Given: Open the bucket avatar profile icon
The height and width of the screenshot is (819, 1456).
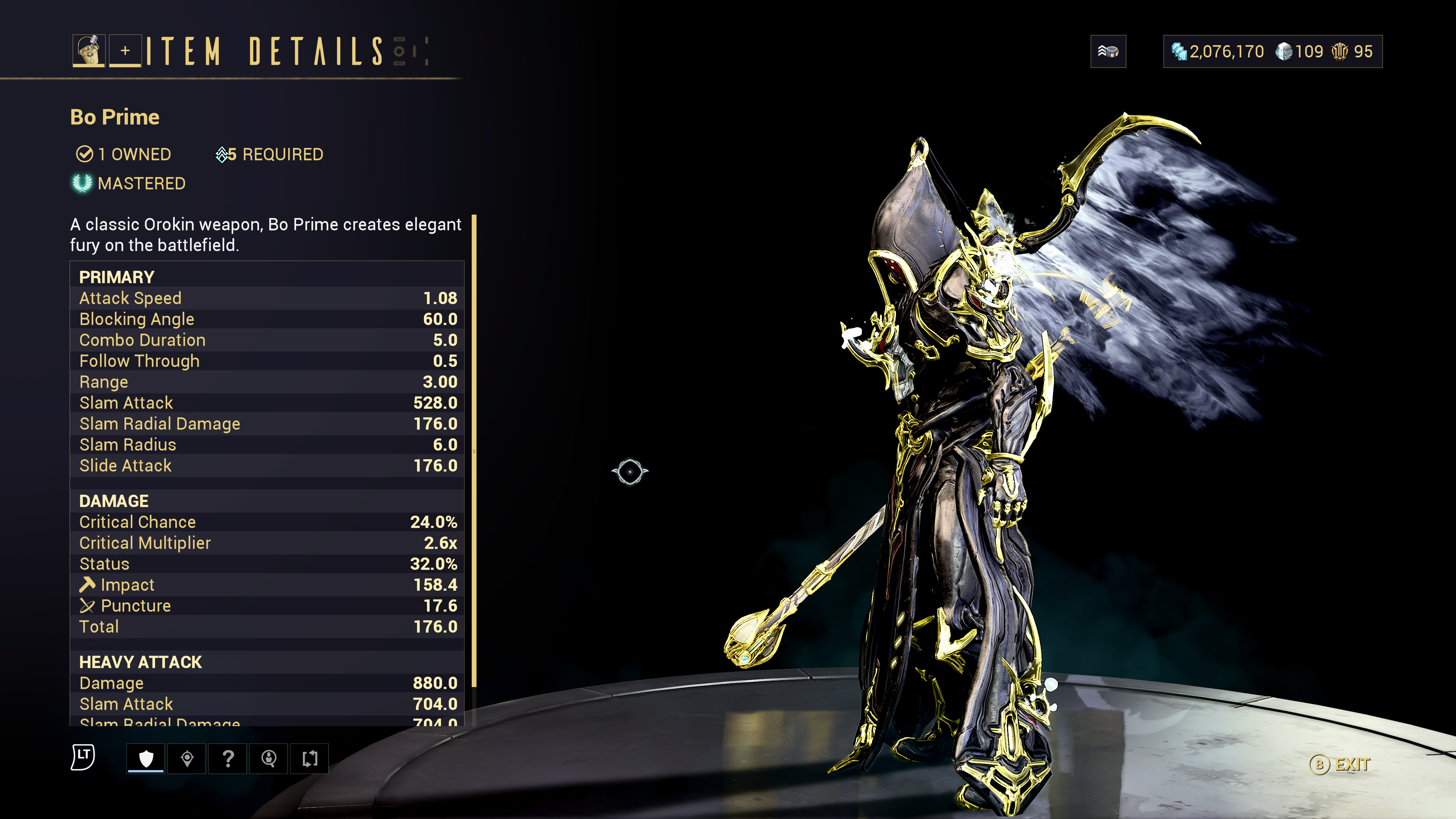Looking at the screenshot, I should [x=89, y=51].
